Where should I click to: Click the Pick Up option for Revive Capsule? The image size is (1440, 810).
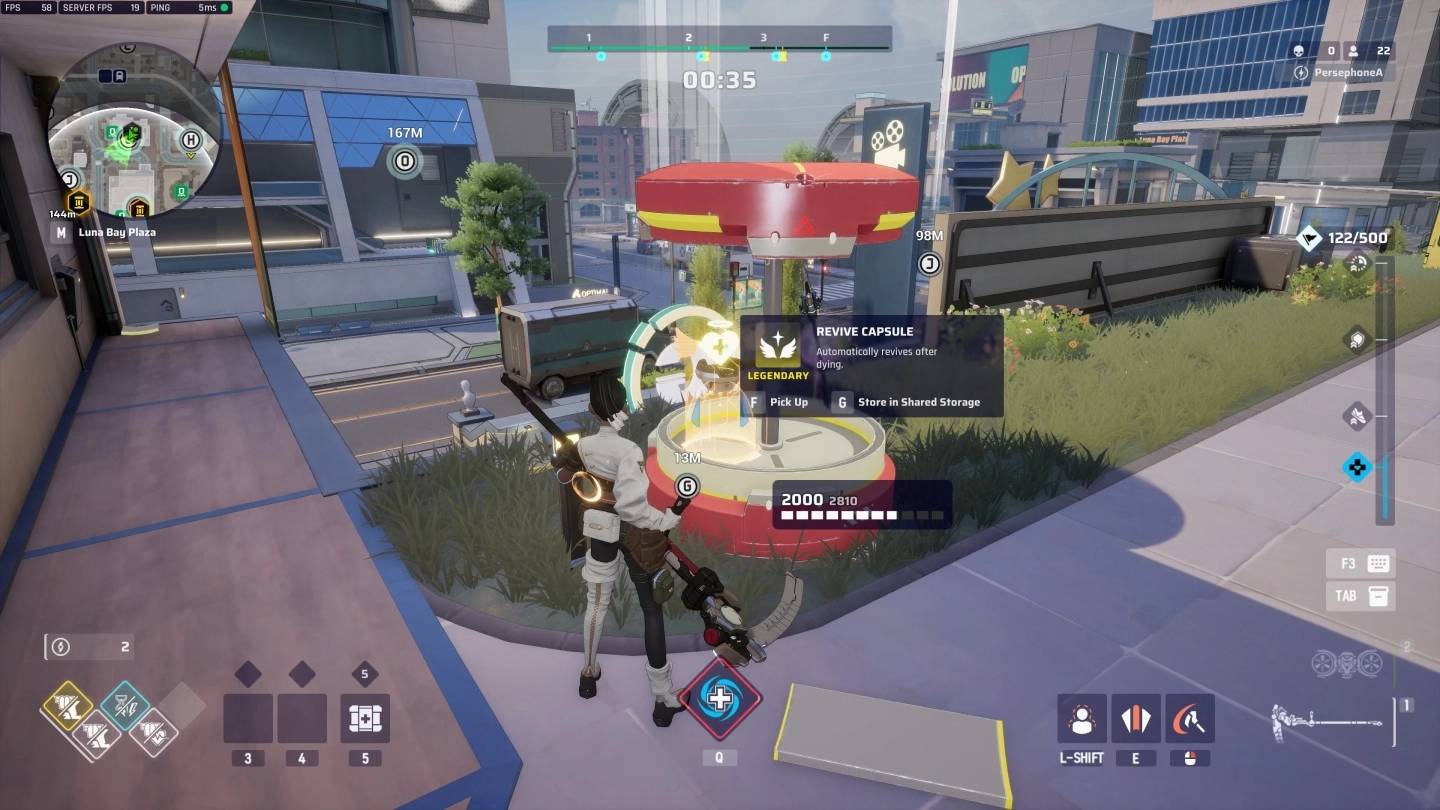780,402
